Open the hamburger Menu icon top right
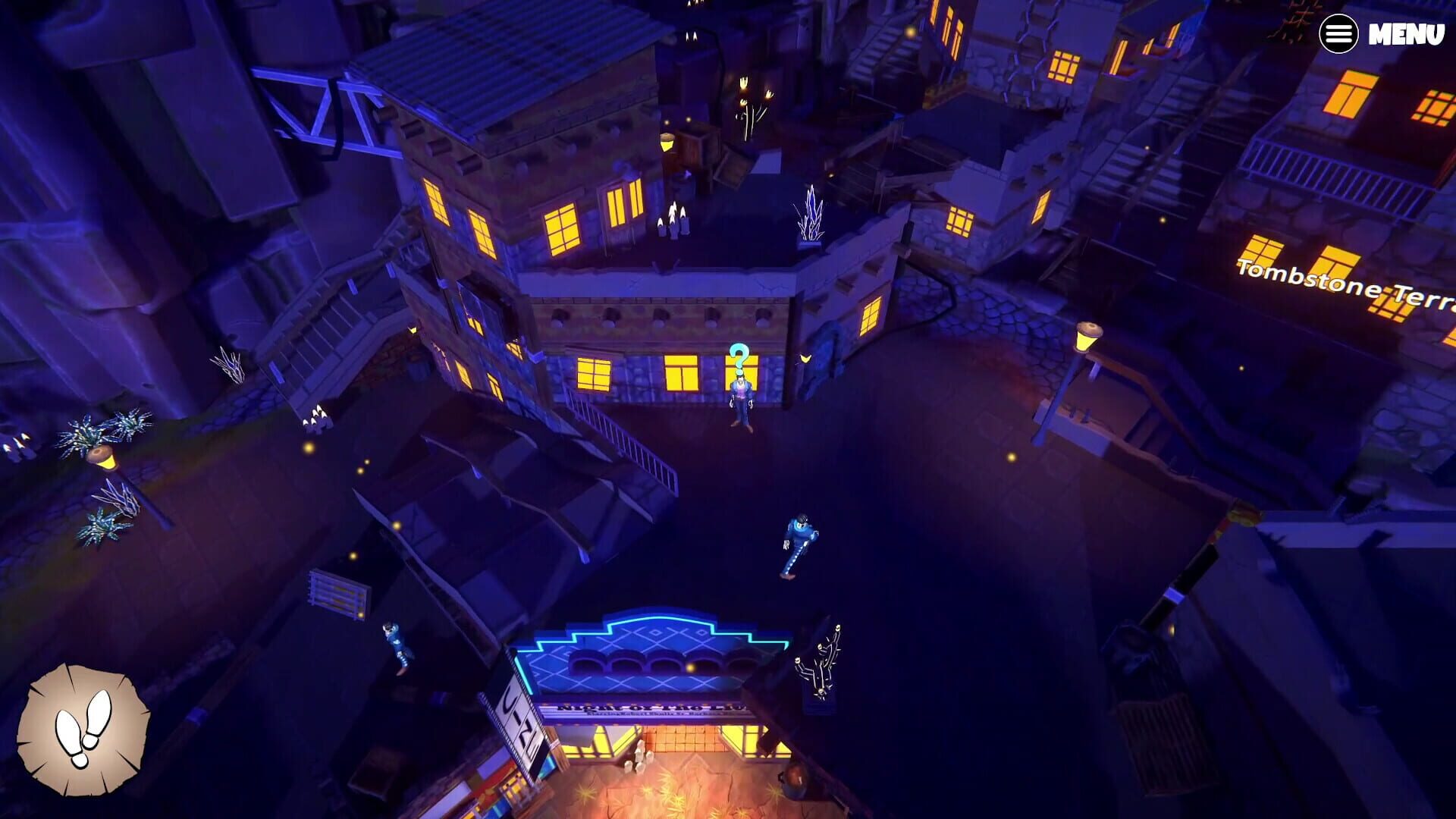Screen dimensions: 1456x819 click(1339, 33)
